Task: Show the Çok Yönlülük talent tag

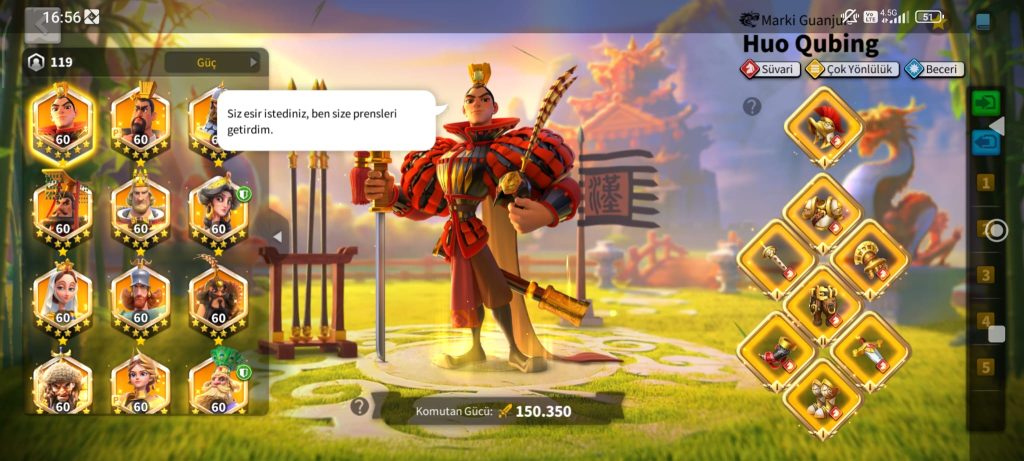Action: pyautogui.click(x=852, y=69)
